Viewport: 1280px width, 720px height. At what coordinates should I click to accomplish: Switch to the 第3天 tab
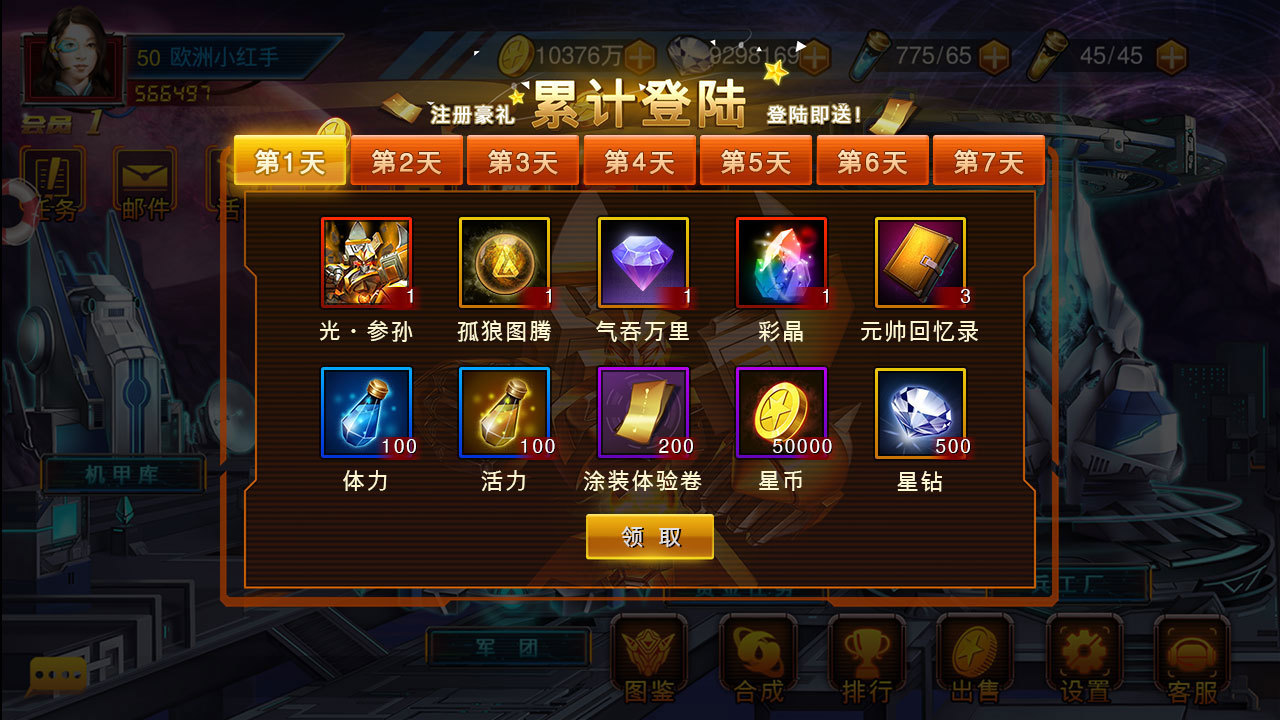pos(523,160)
